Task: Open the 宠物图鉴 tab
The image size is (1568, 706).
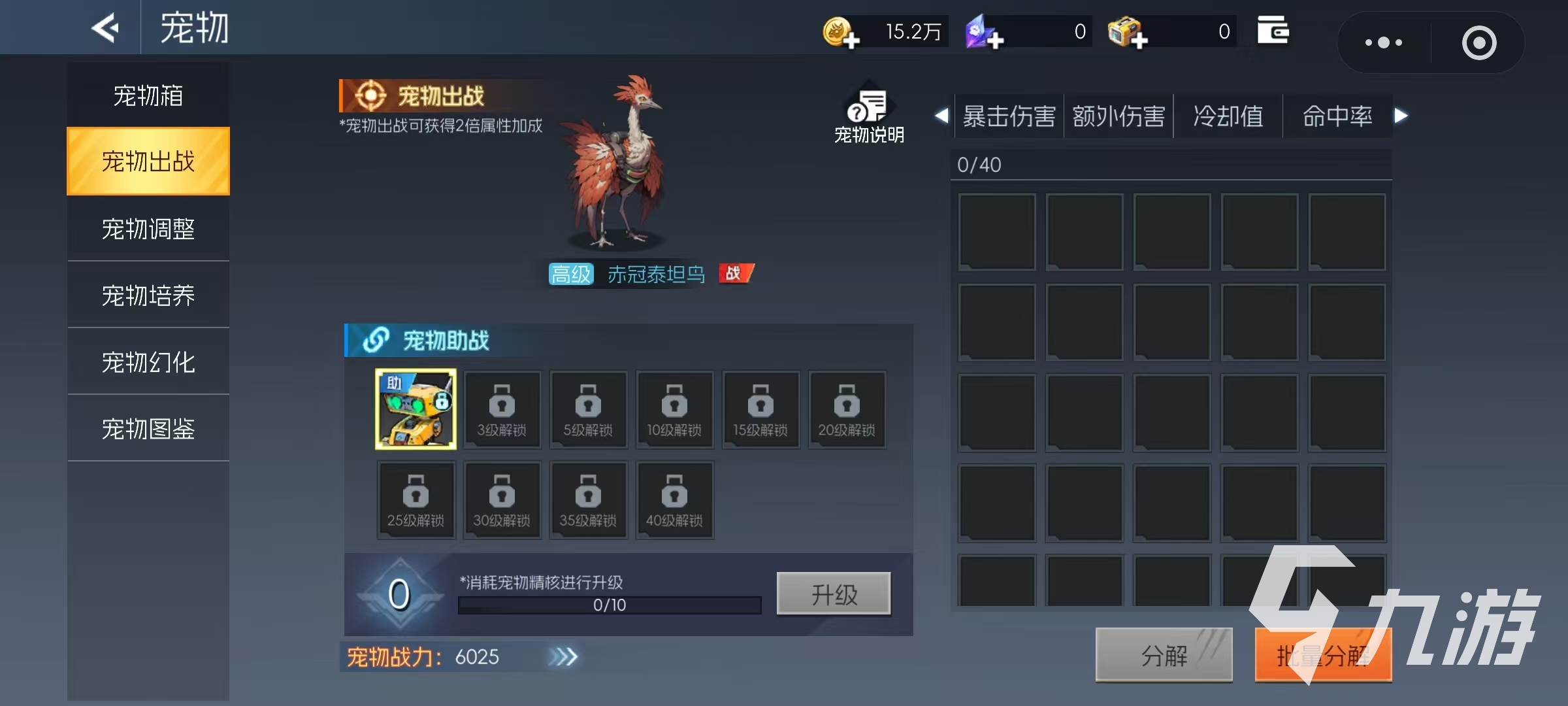Action: [x=148, y=428]
